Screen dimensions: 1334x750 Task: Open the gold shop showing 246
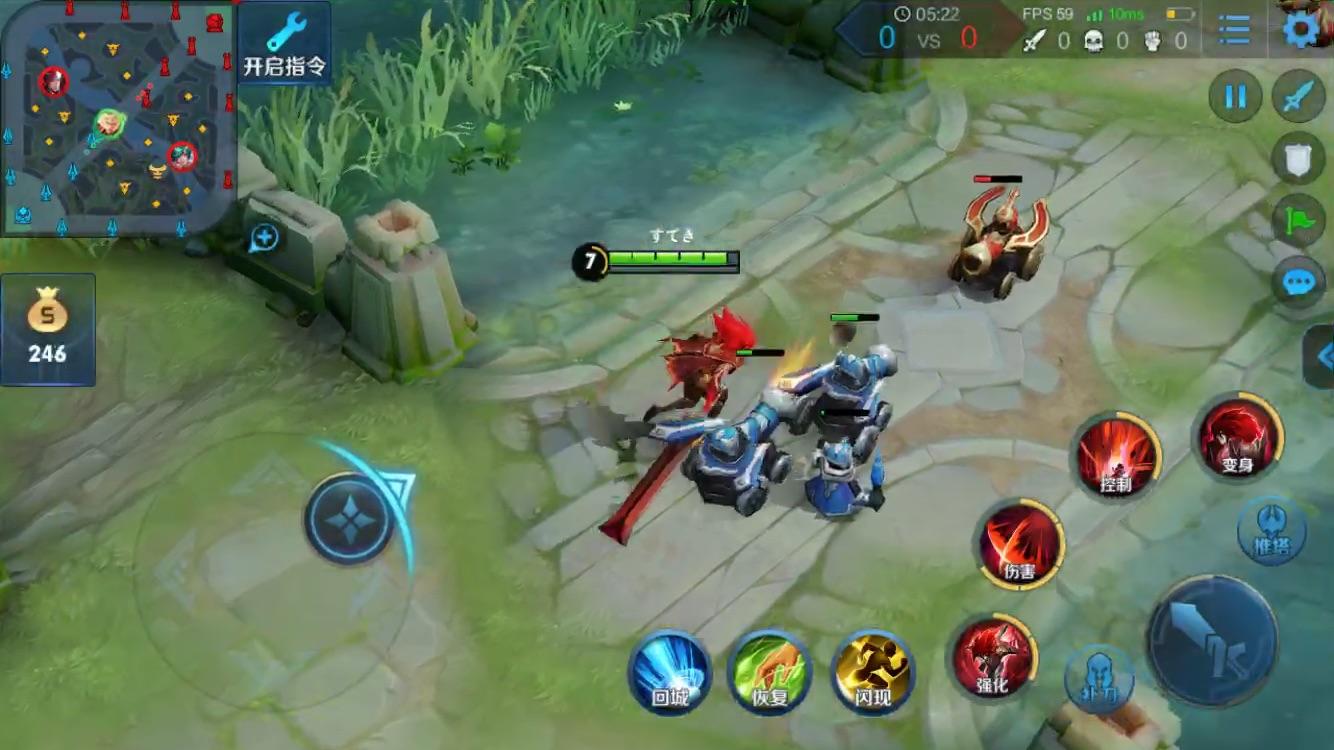47,329
